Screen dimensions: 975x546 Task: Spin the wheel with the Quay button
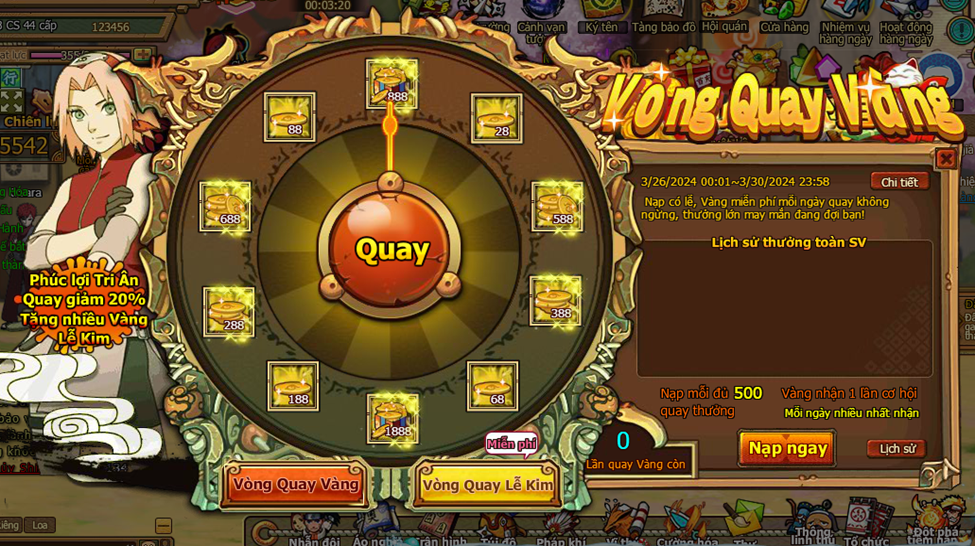coord(391,249)
